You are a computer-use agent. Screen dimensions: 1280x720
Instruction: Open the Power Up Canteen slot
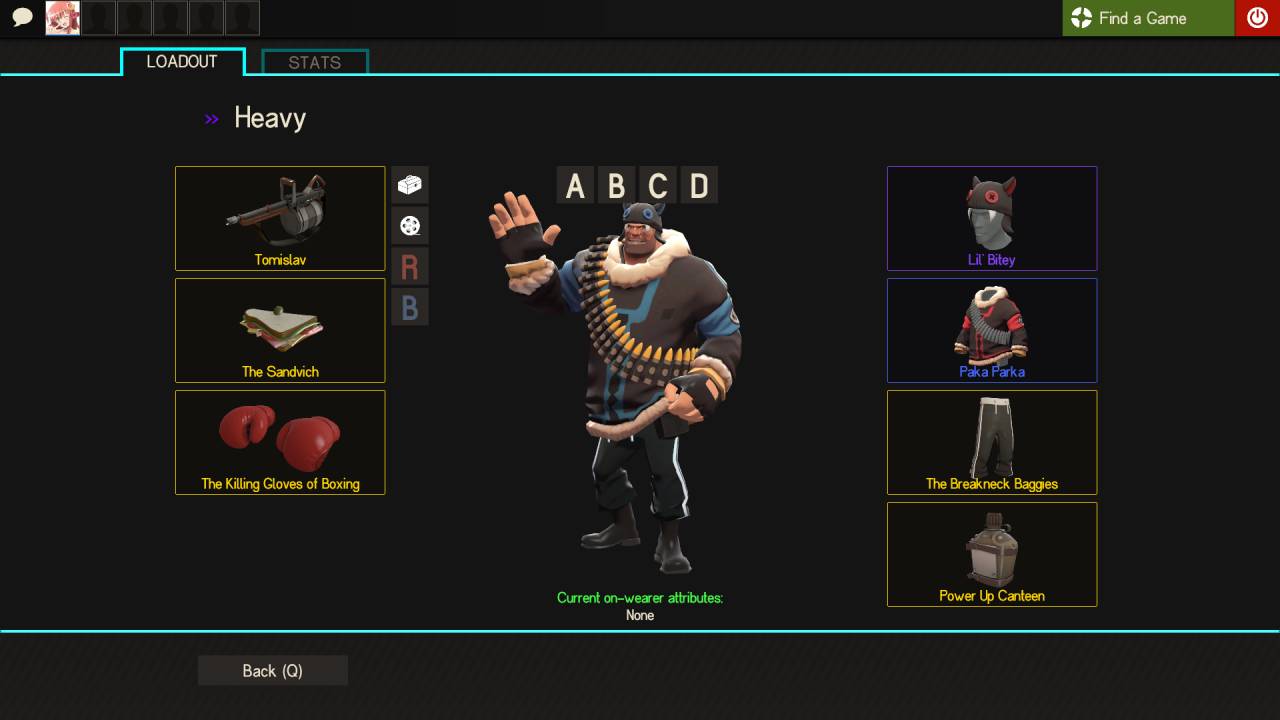pyautogui.click(x=992, y=554)
